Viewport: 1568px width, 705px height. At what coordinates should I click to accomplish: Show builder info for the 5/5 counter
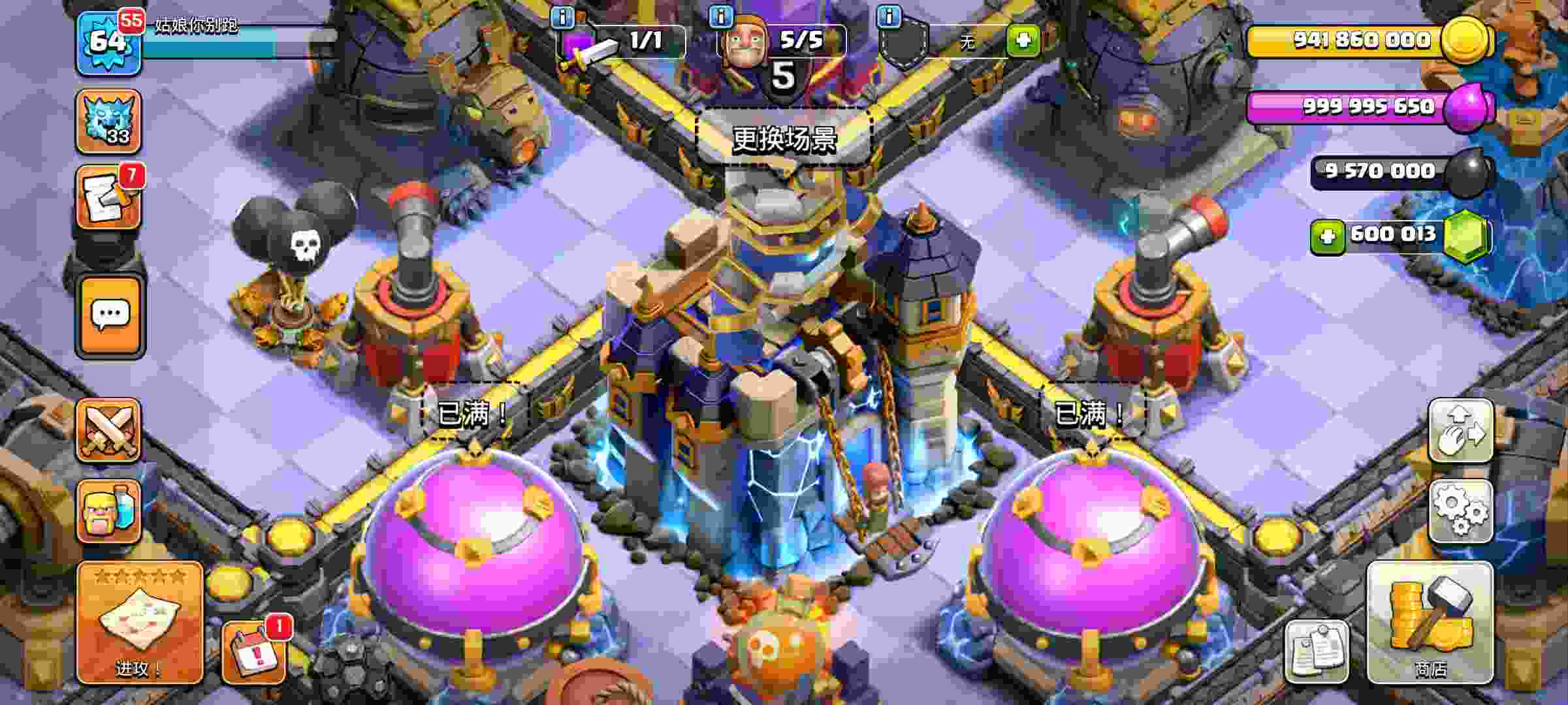click(721, 16)
